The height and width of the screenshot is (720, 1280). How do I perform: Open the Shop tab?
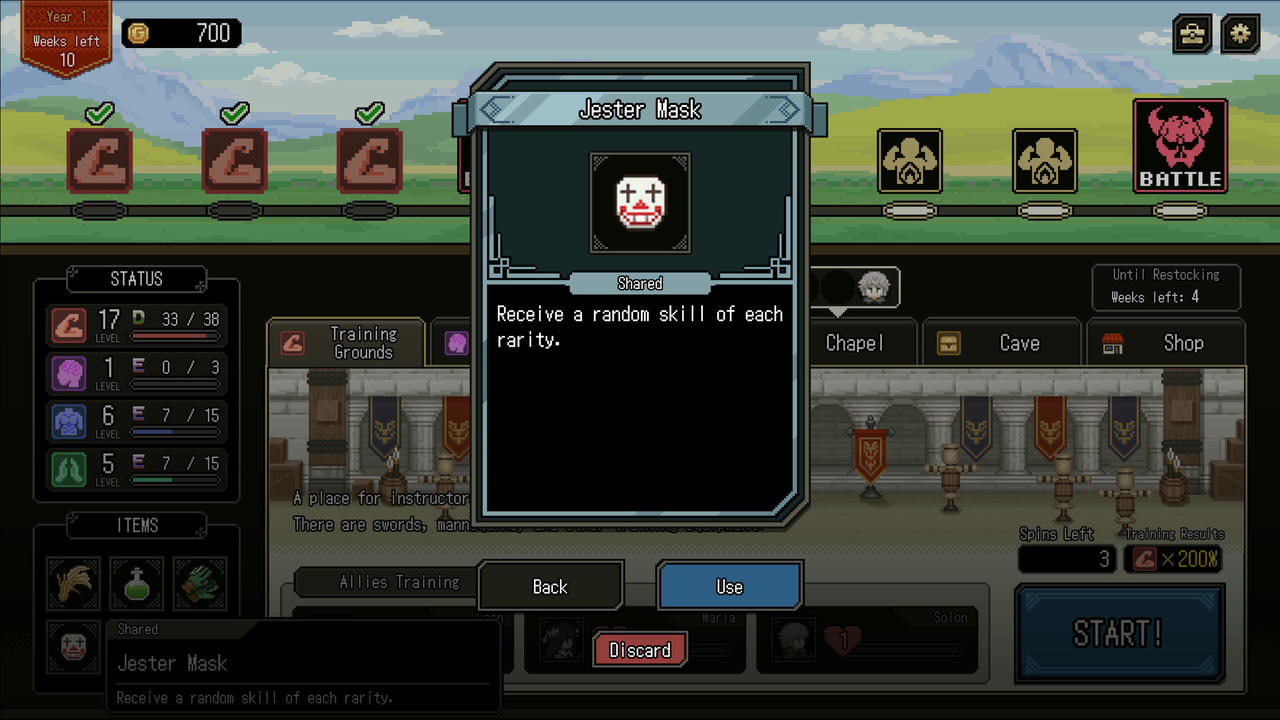(x=1183, y=343)
